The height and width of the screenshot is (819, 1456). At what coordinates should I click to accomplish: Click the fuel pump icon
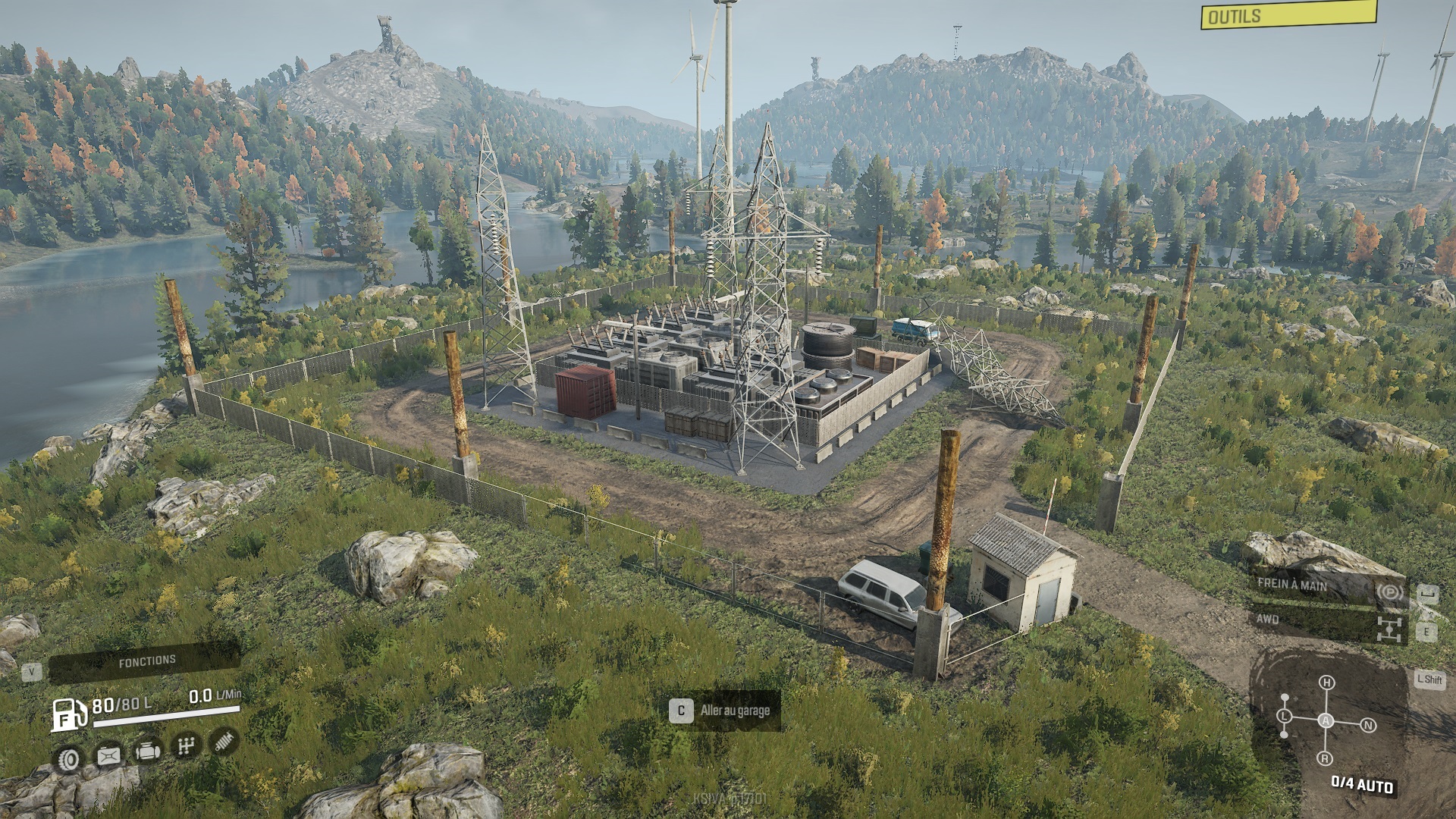(68, 714)
